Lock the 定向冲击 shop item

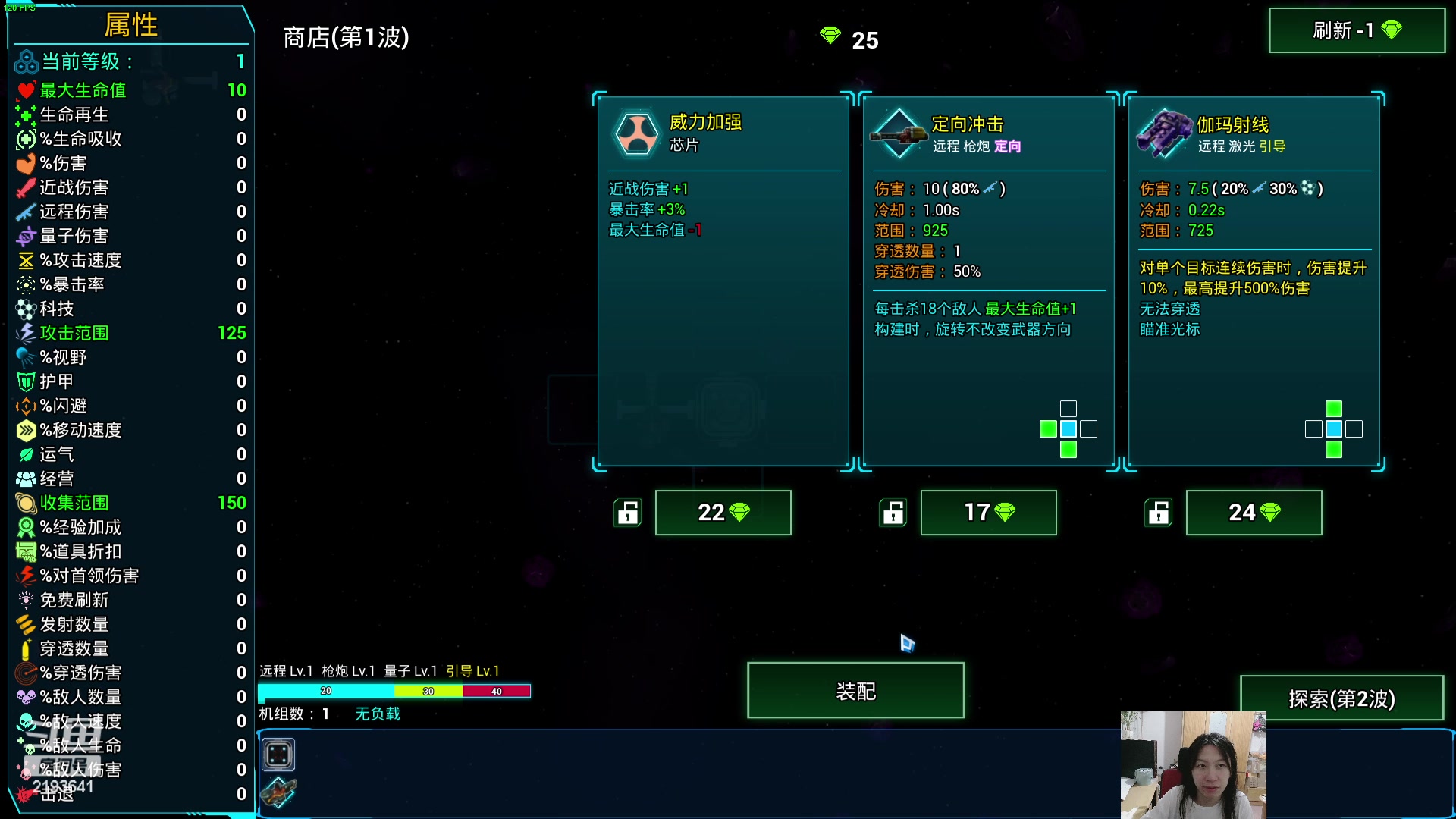(893, 513)
